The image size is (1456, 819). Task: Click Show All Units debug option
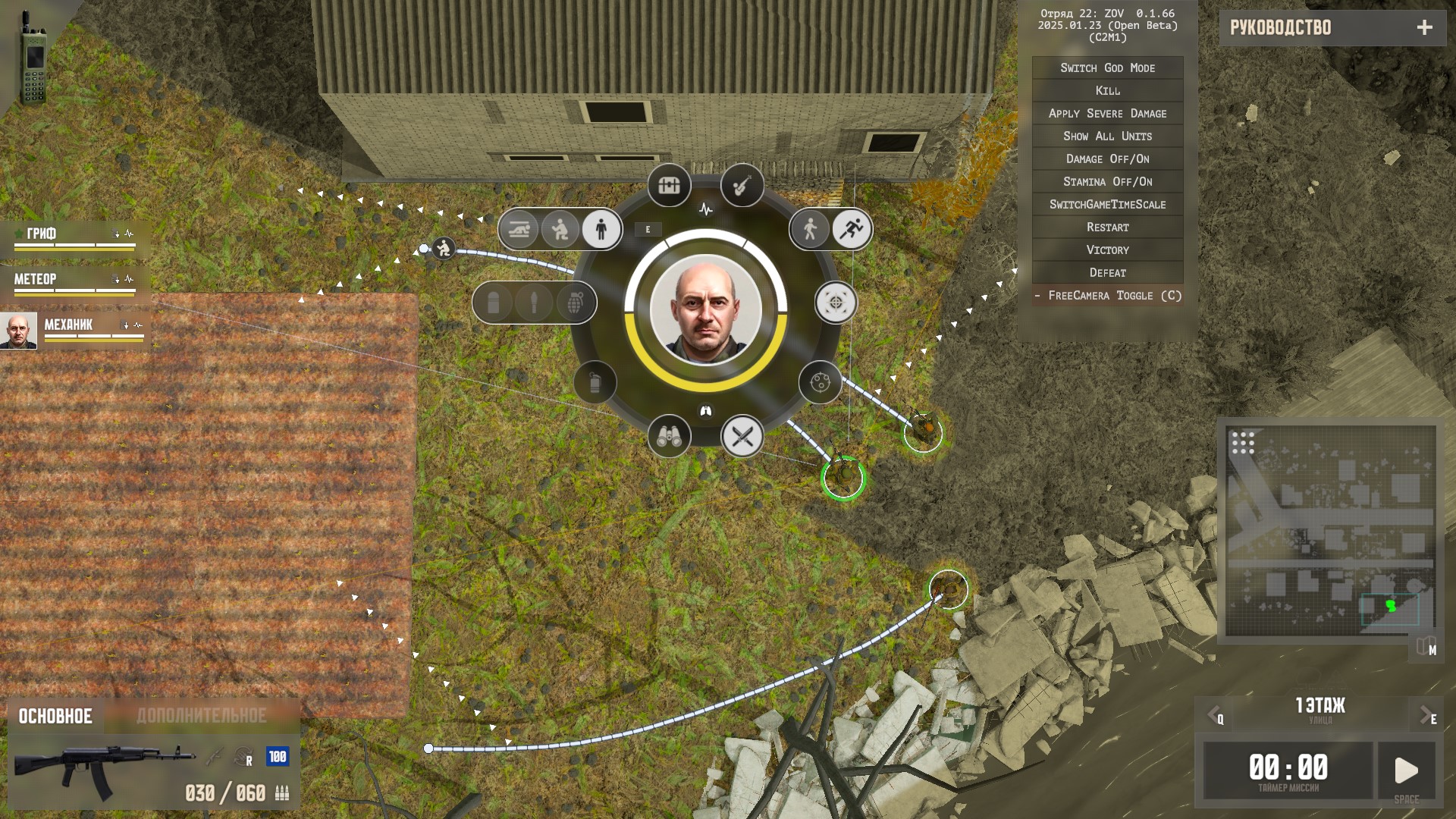coord(1107,136)
